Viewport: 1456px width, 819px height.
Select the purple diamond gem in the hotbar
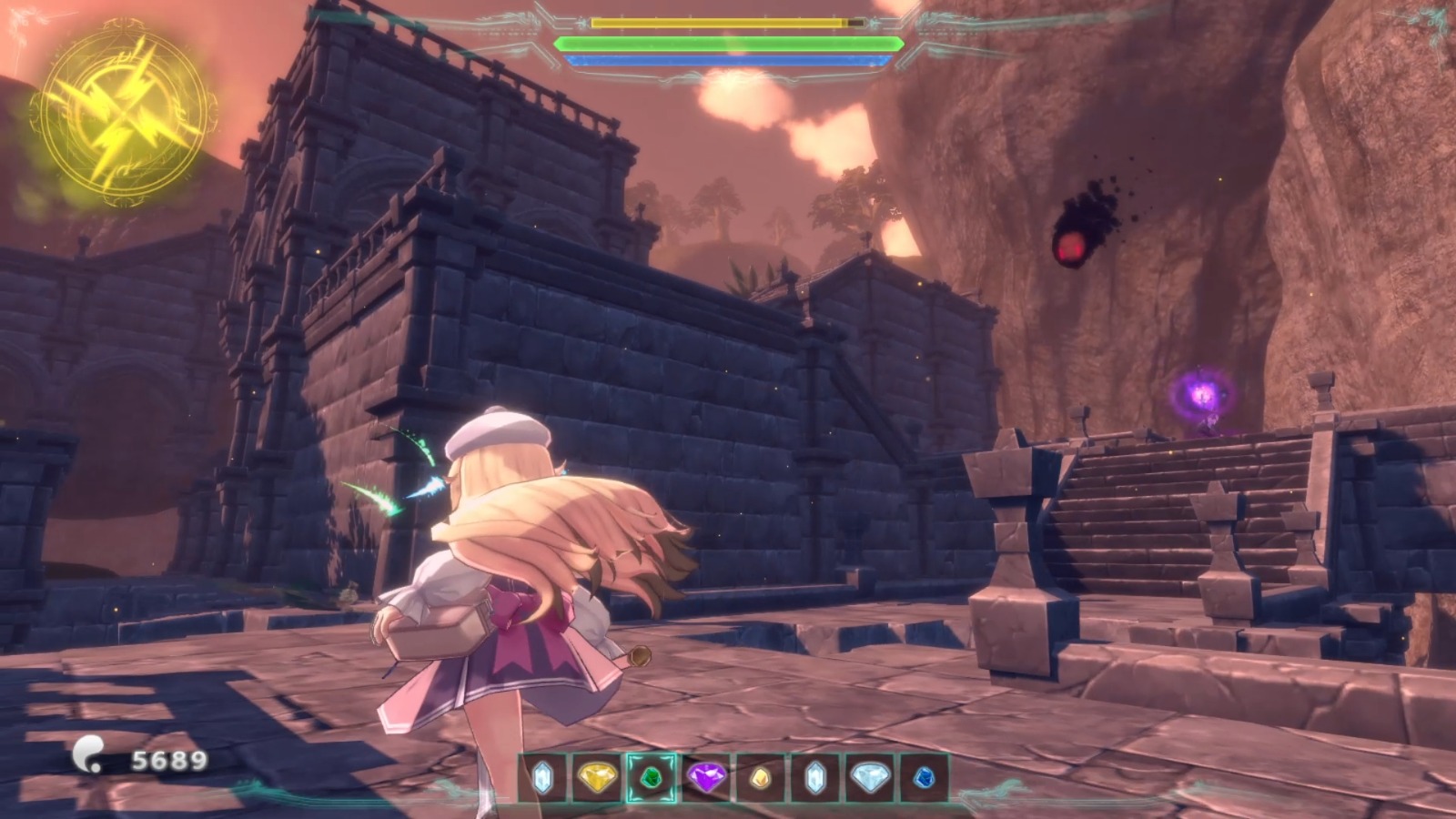706,779
